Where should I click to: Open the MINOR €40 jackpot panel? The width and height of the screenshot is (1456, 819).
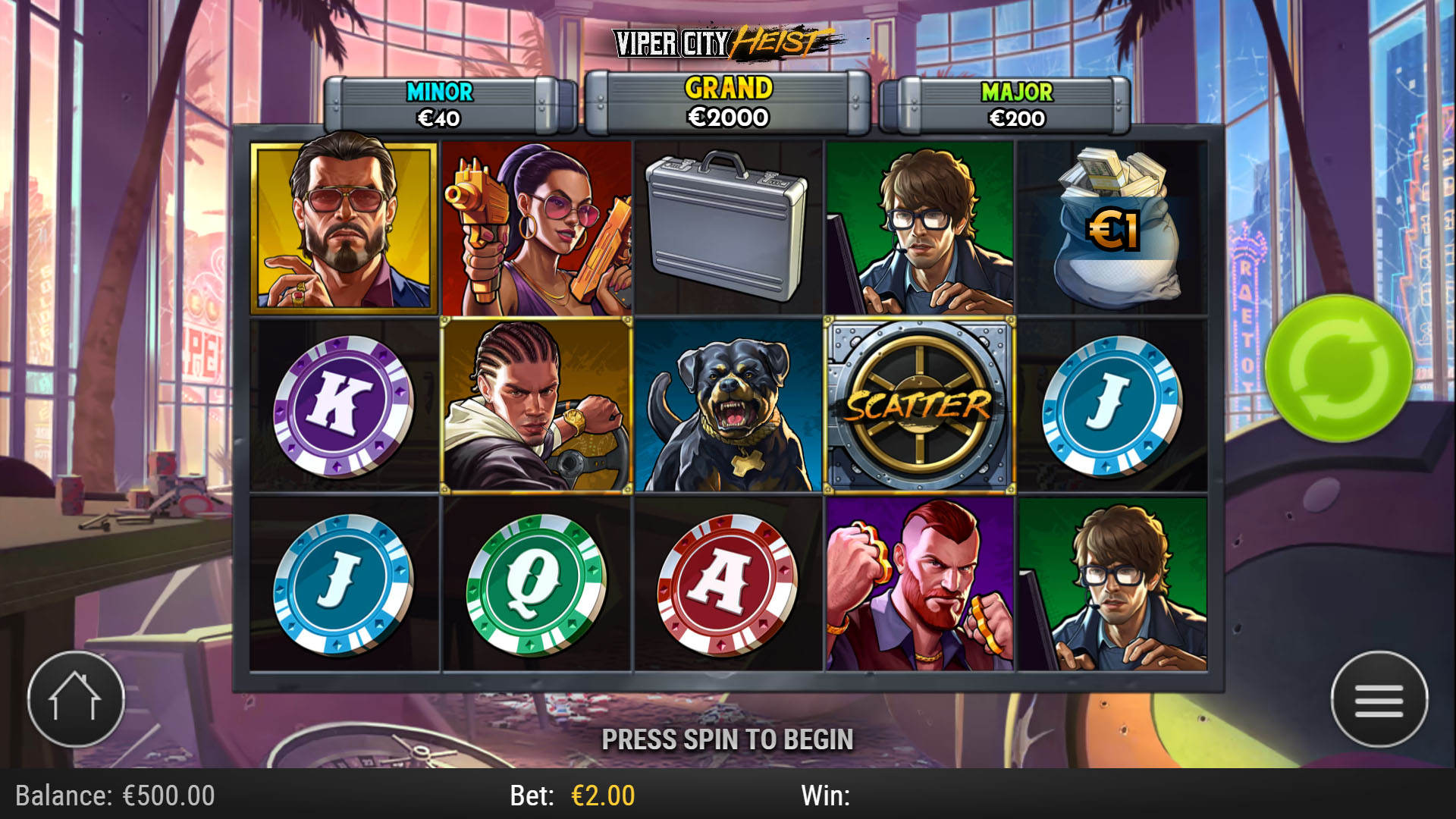pos(438,105)
